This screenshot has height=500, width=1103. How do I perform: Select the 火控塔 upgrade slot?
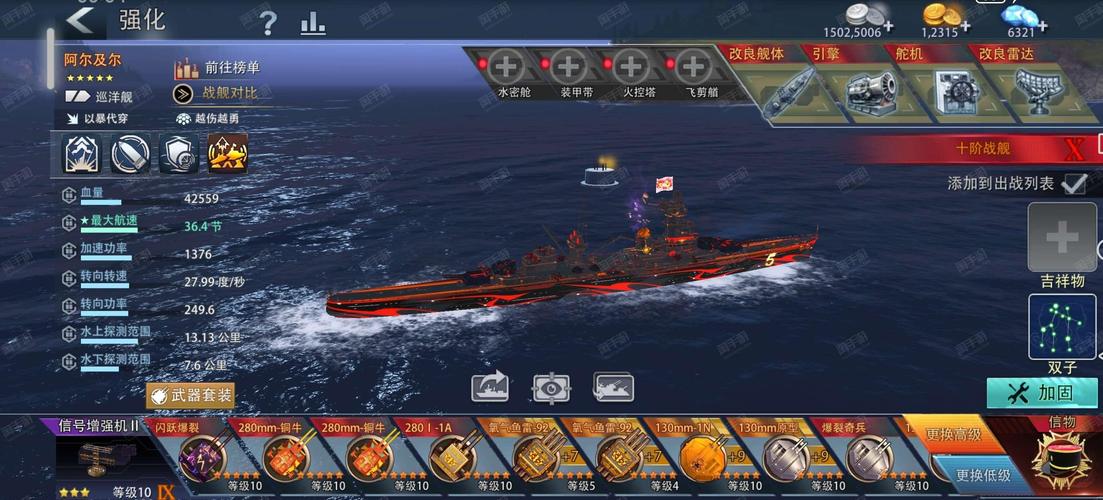[x=631, y=69]
